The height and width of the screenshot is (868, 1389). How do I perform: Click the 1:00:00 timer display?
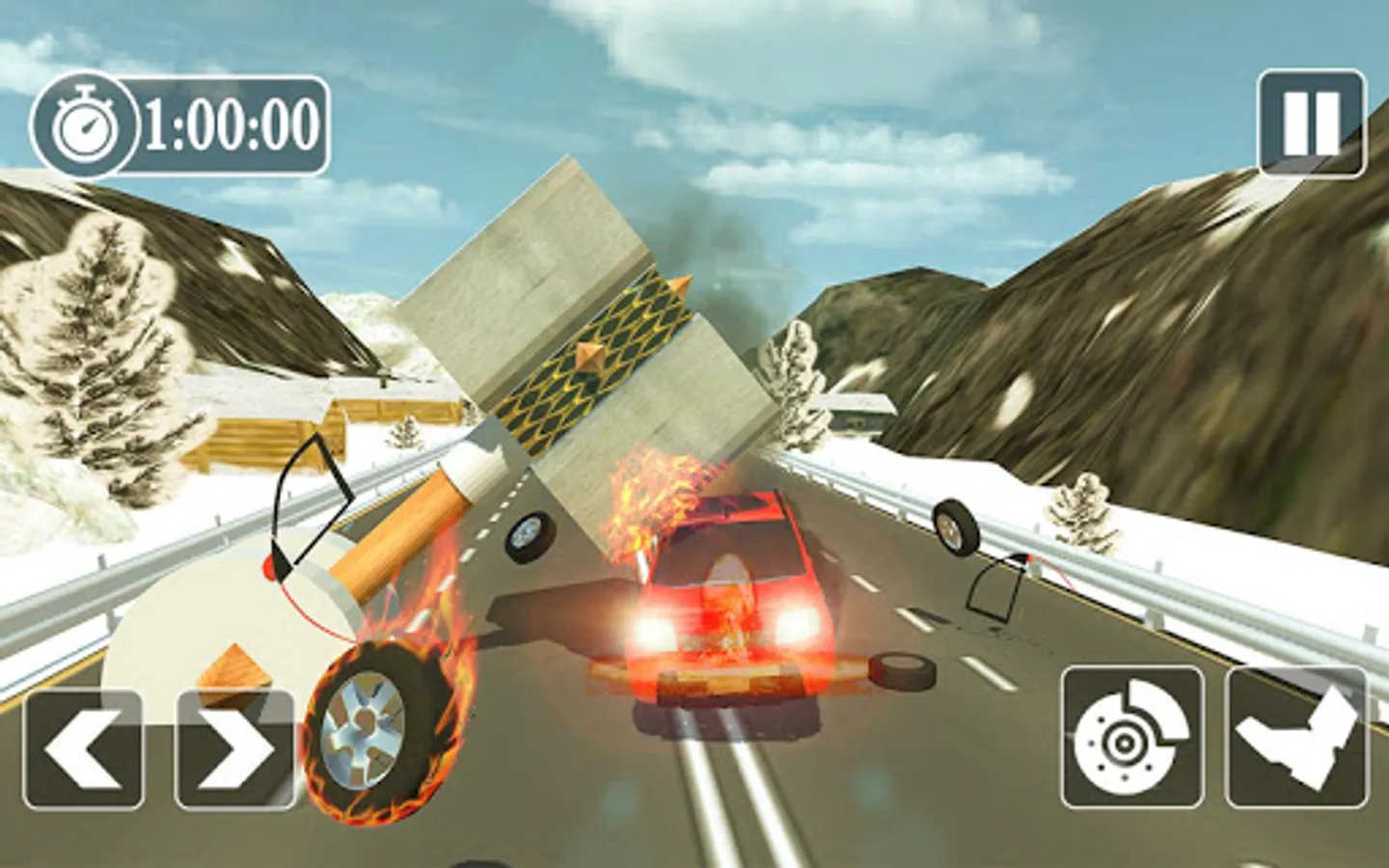pyautogui.click(x=232, y=122)
